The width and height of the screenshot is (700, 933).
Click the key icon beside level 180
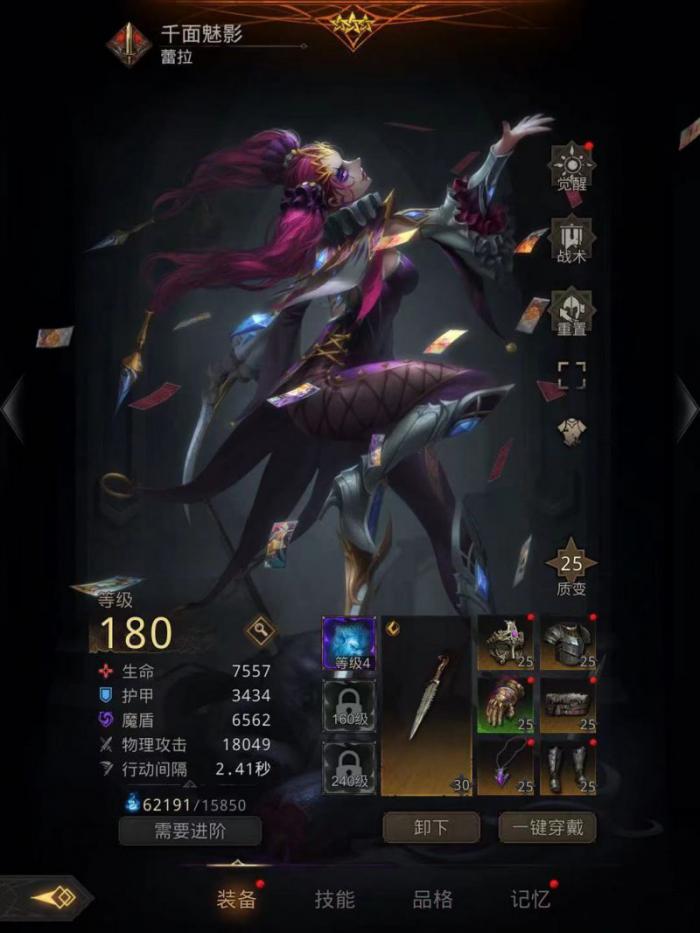[x=260, y=630]
